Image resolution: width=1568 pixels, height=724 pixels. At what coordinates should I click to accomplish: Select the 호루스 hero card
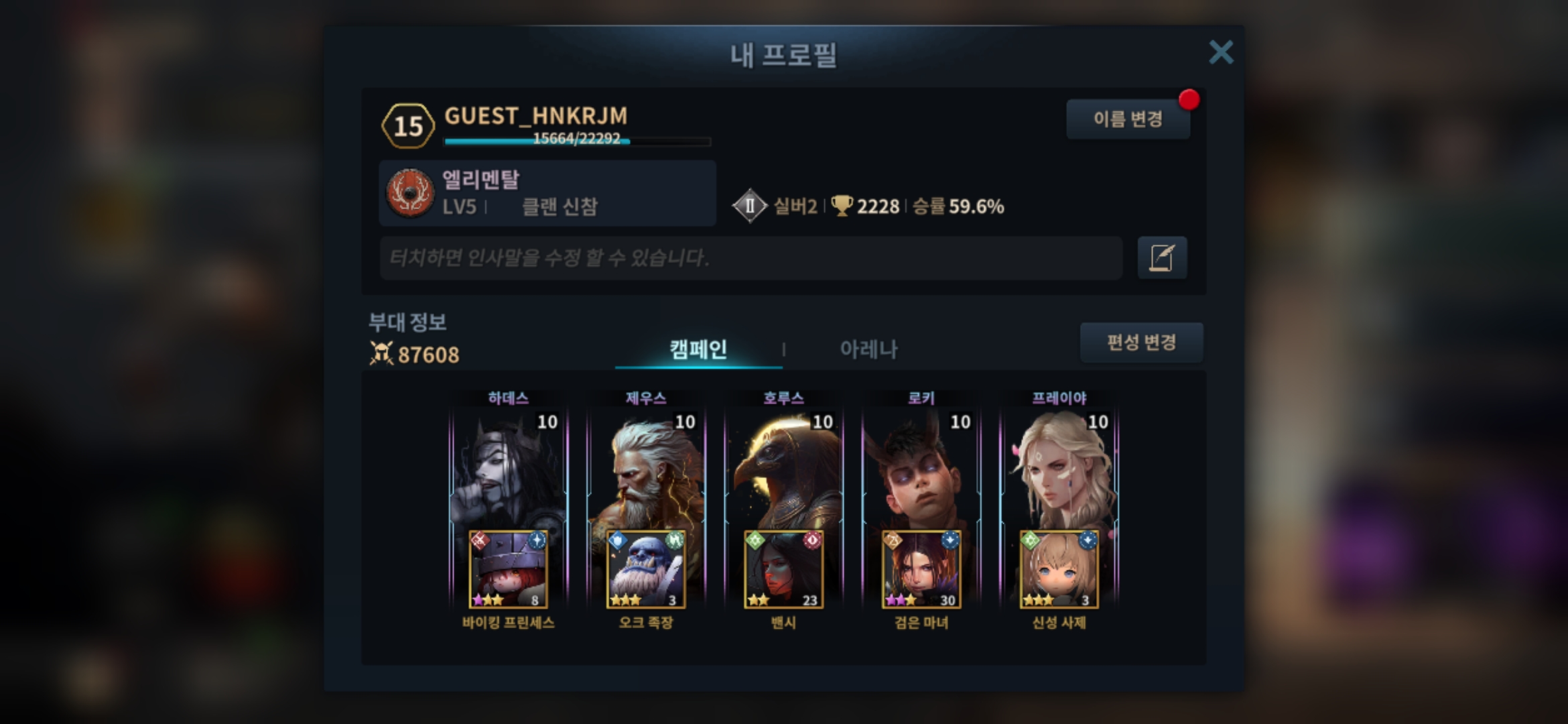783,469
